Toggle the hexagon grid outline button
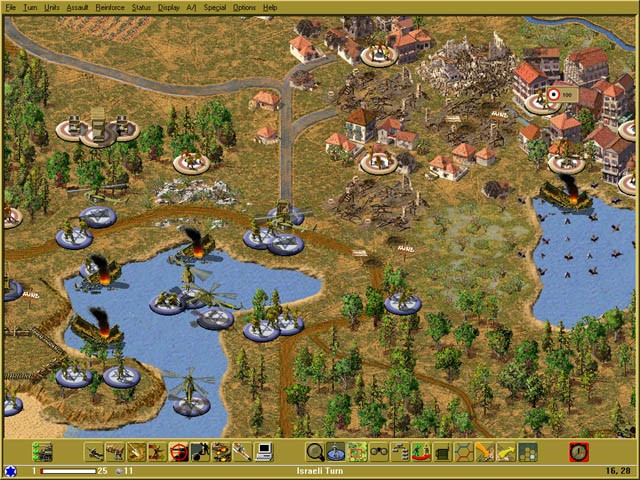640x480 pixels. coord(464,452)
